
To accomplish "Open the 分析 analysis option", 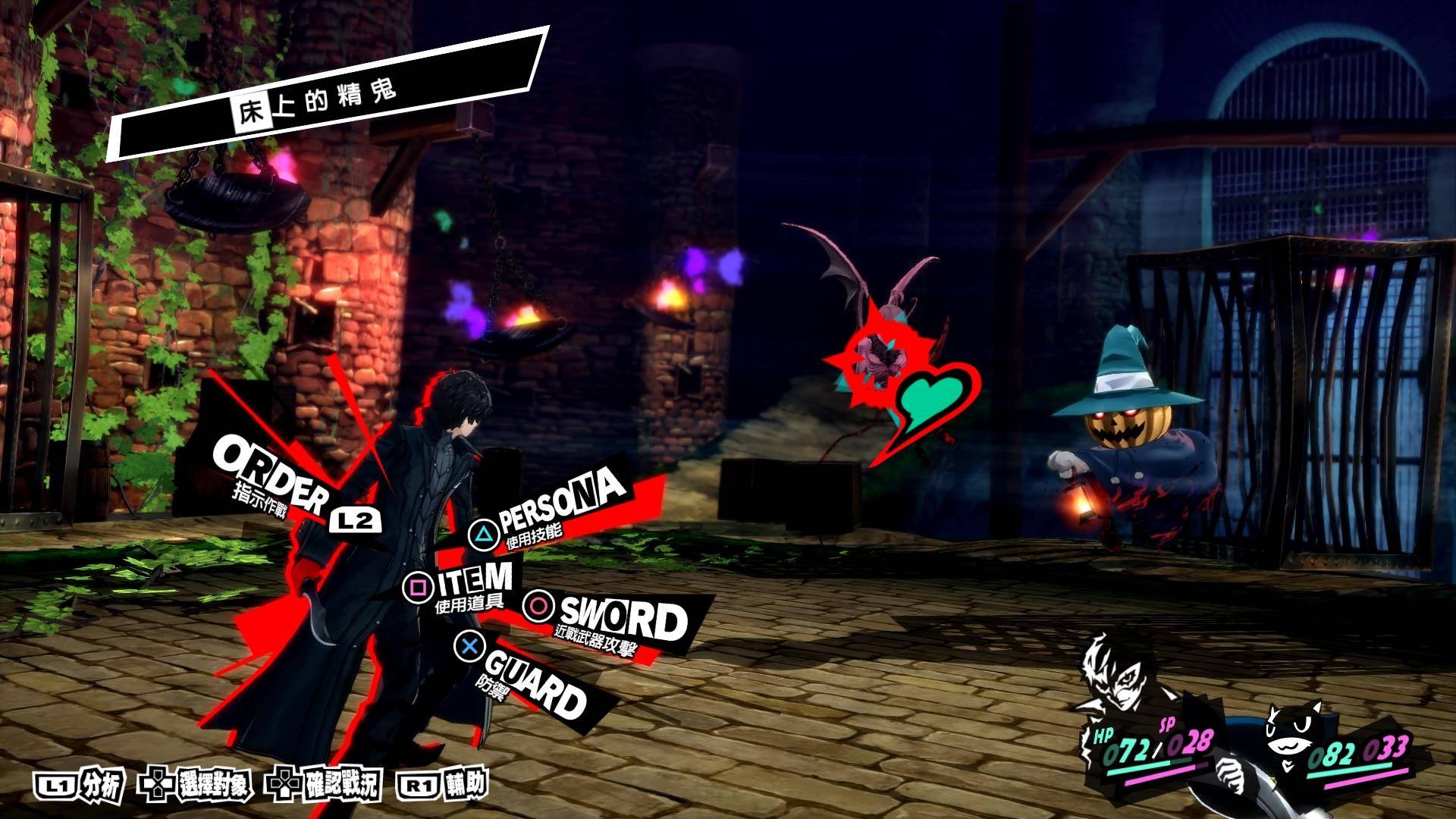I will tap(78, 787).
